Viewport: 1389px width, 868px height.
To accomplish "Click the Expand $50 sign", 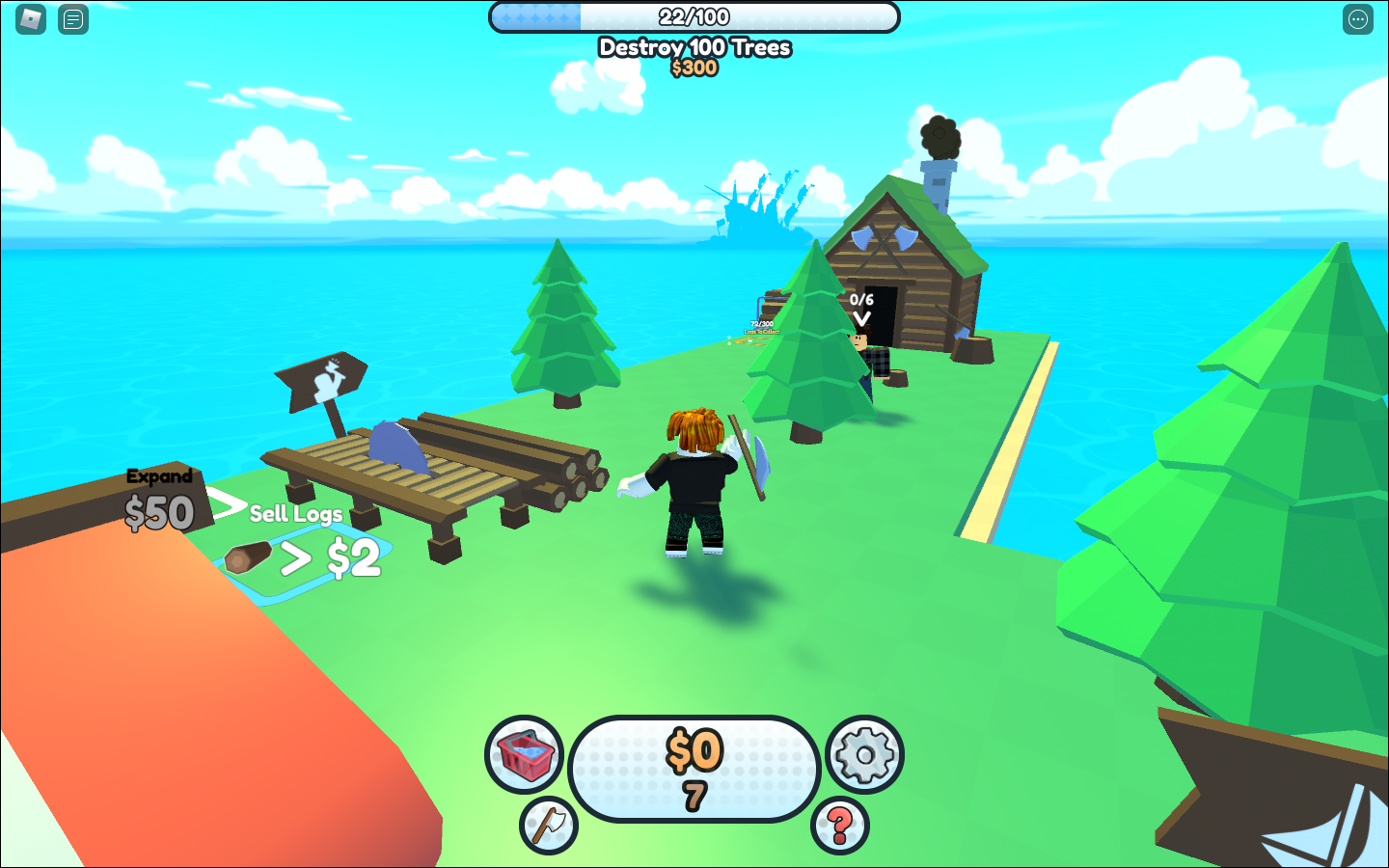I will point(158,497).
